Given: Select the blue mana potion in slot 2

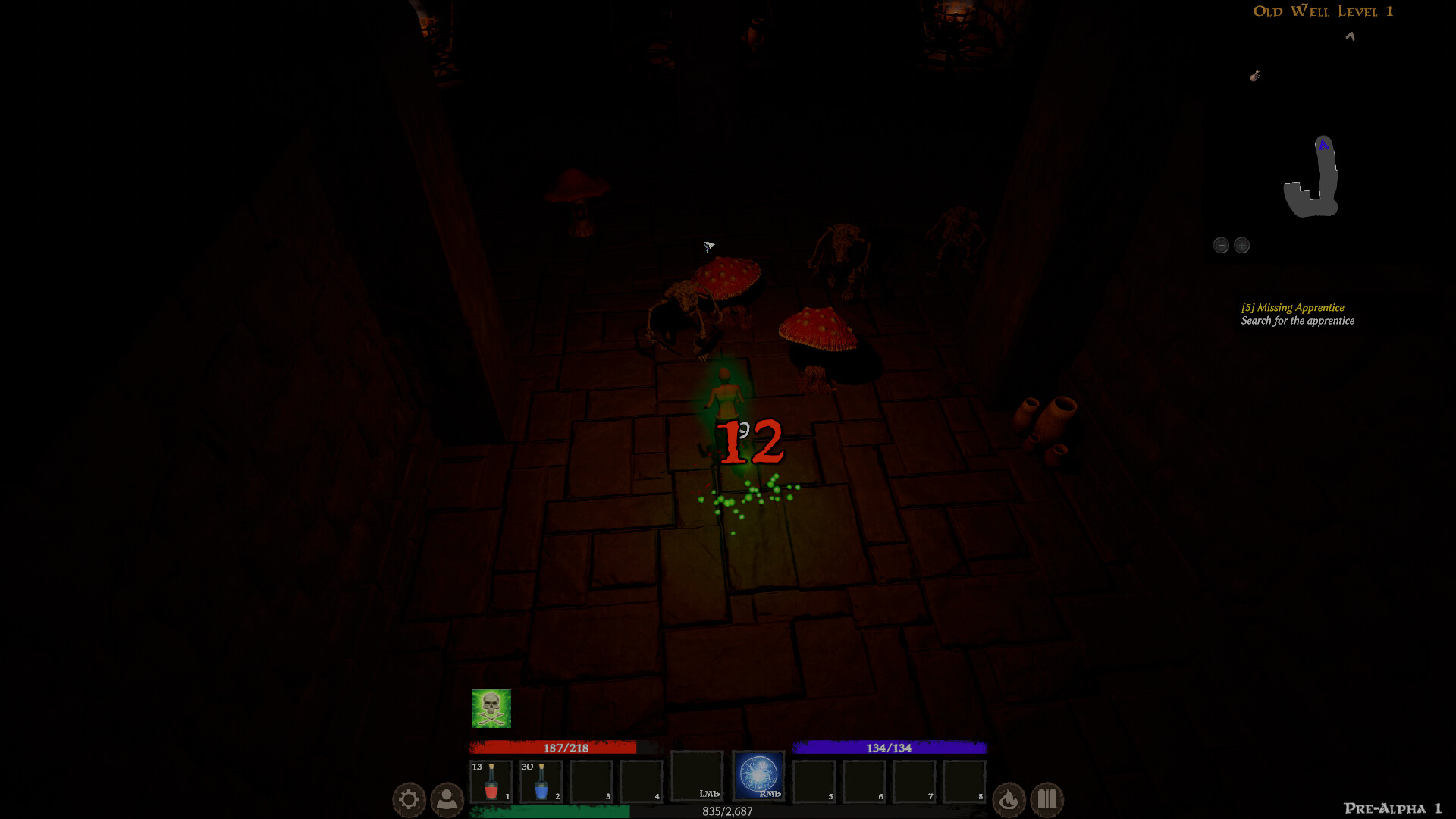Looking at the screenshot, I should tap(541, 782).
